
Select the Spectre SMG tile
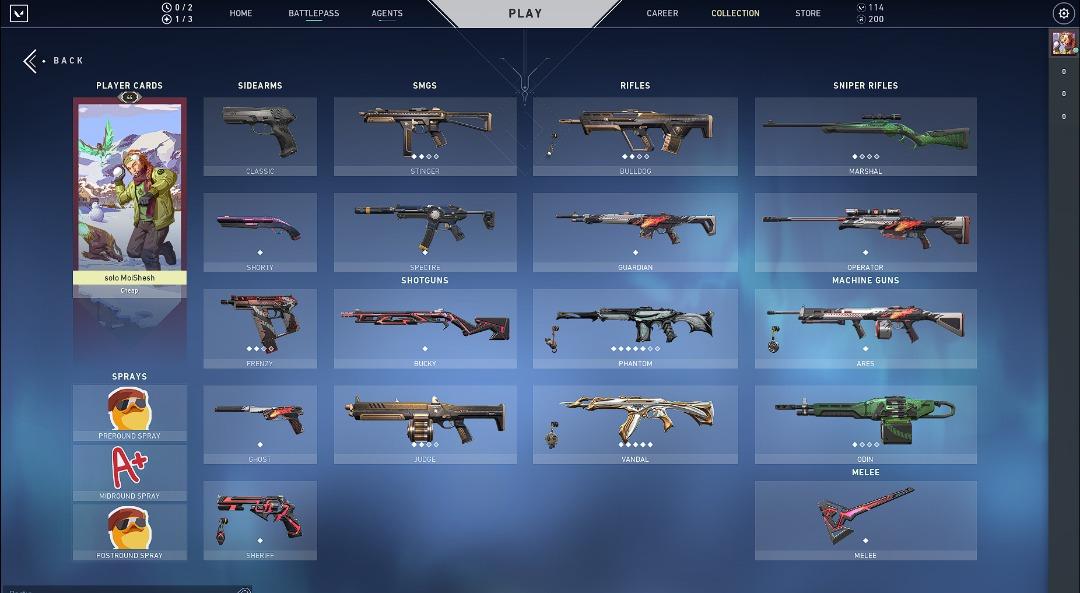coord(425,232)
